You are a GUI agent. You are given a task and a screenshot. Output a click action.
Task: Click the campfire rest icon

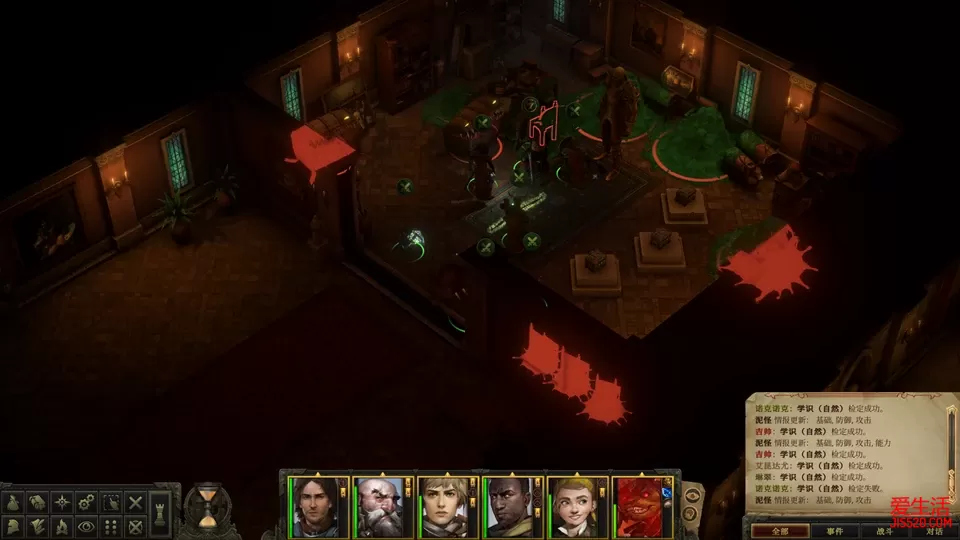coord(63,524)
